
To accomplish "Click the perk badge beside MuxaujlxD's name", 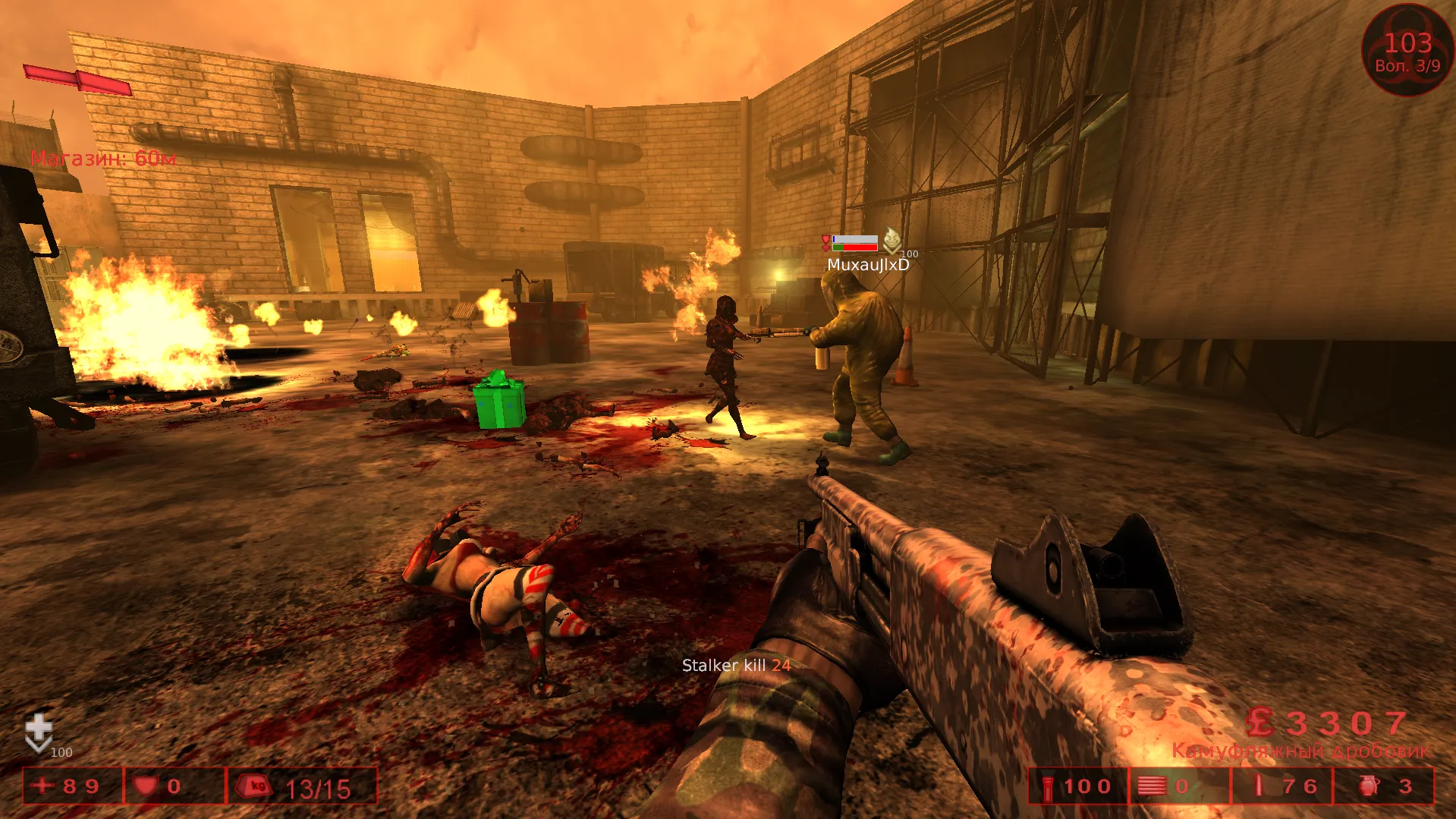I will pyautogui.click(x=892, y=241).
